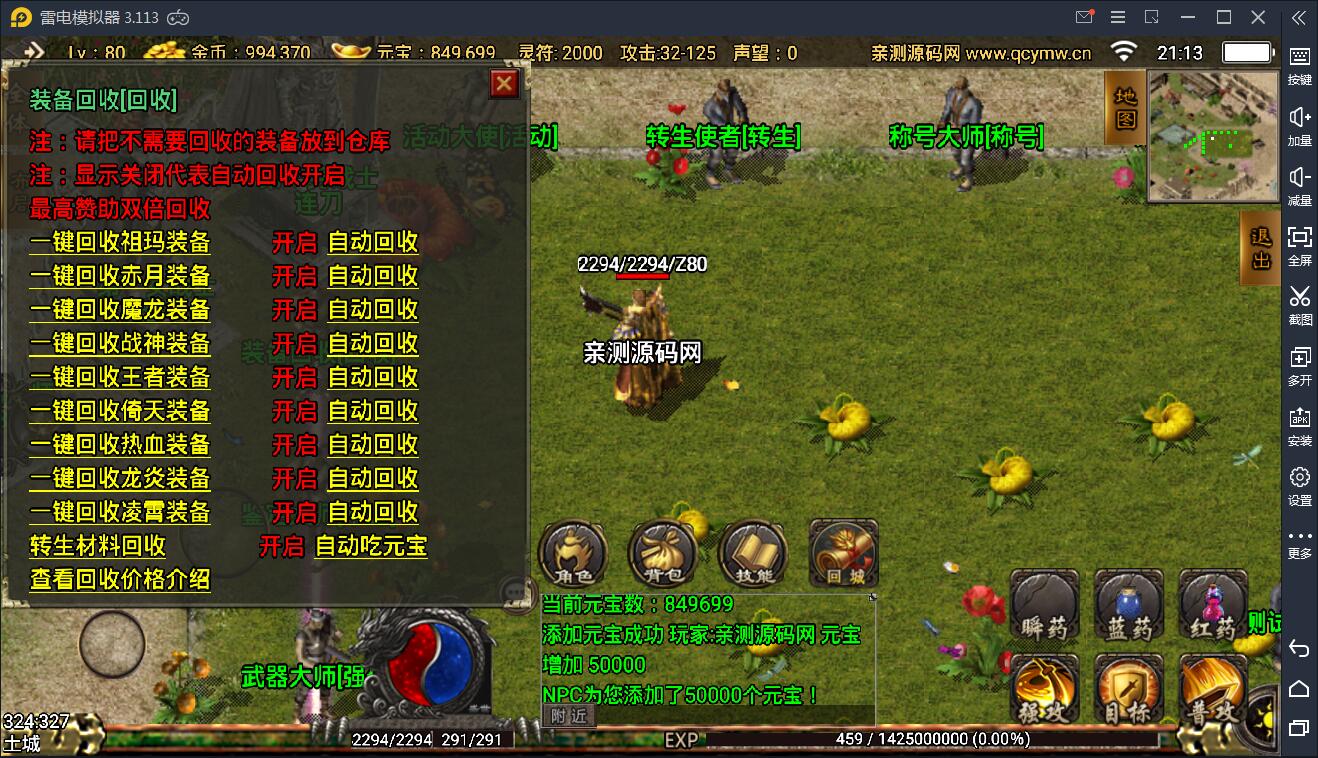This screenshot has width=1318, height=758.
Task: Select 一键回收战神装备 entry
Action: [120, 343]
